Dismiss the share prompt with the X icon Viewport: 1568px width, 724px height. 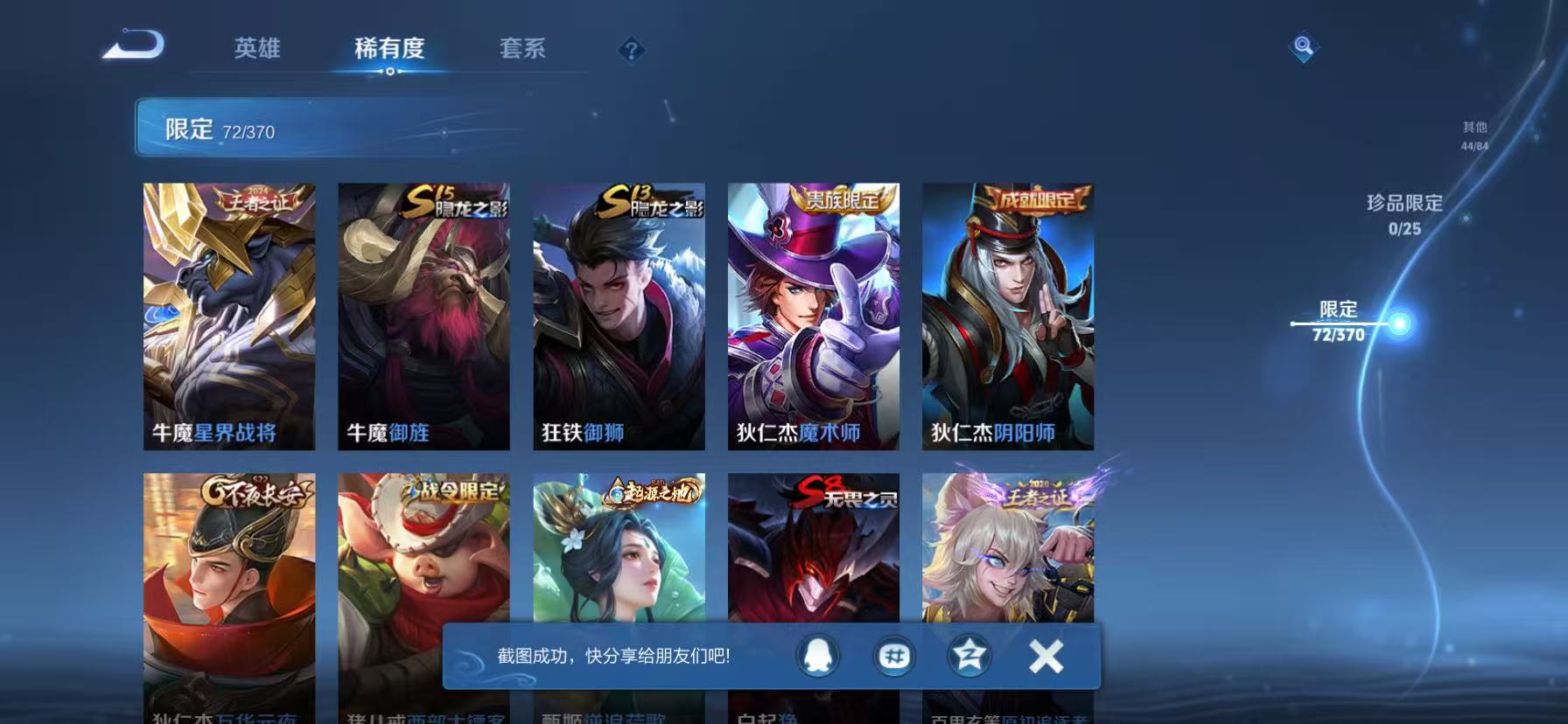click(x=1043, y=656)
